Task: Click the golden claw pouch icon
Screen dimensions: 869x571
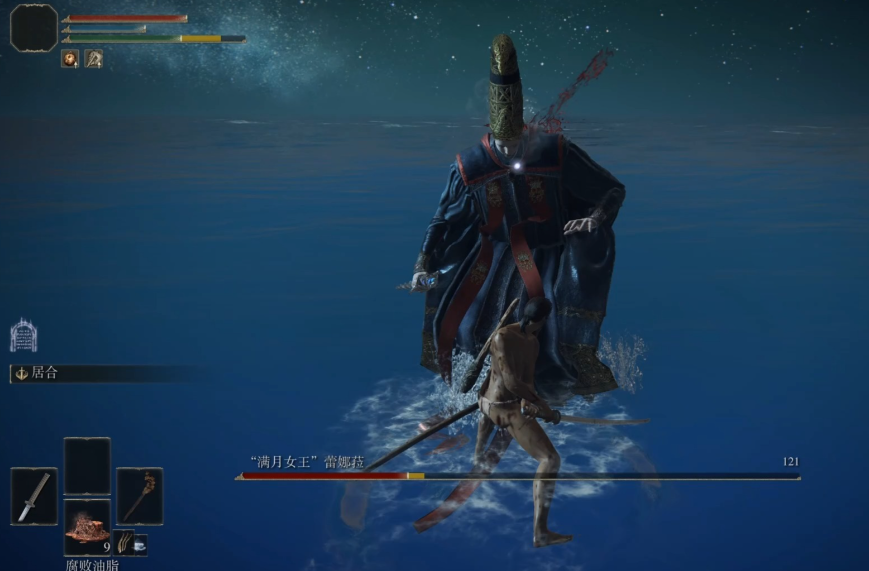Action: click(x=122, y=544)
